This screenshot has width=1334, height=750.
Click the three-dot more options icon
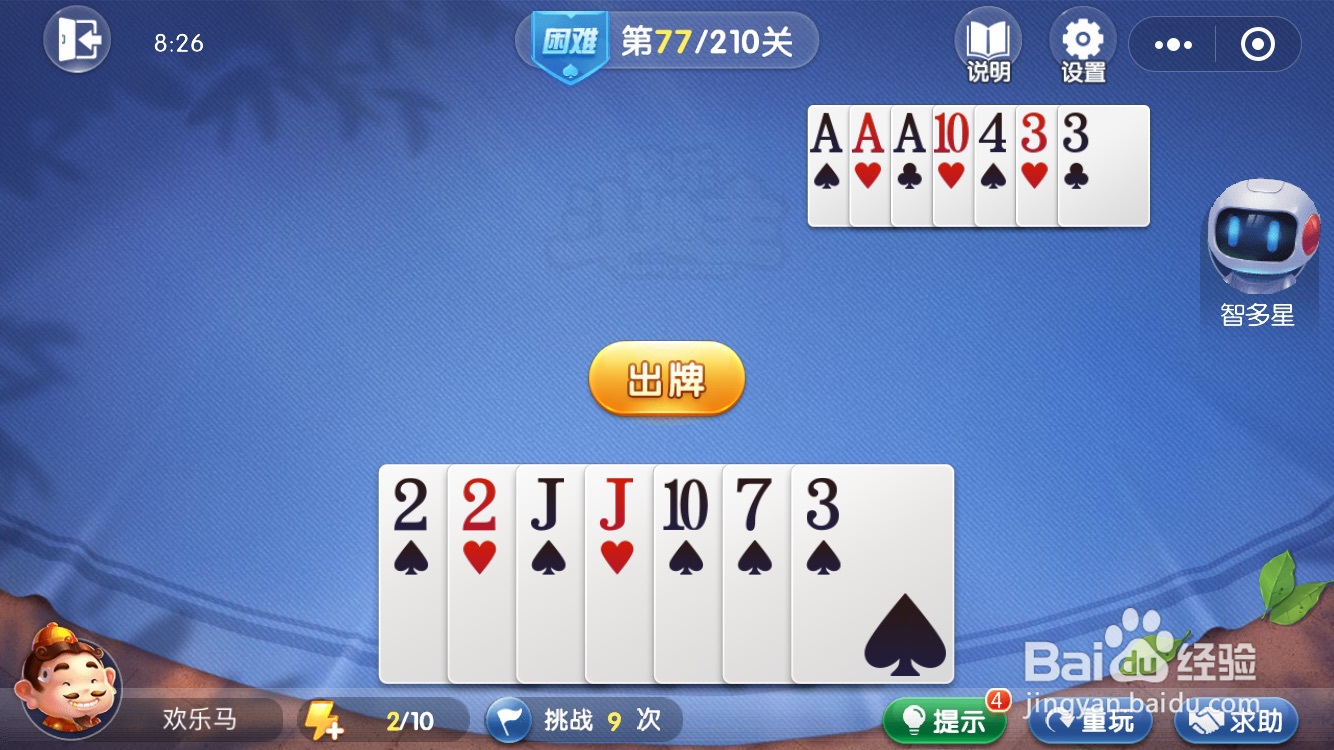click(1172, 44)
